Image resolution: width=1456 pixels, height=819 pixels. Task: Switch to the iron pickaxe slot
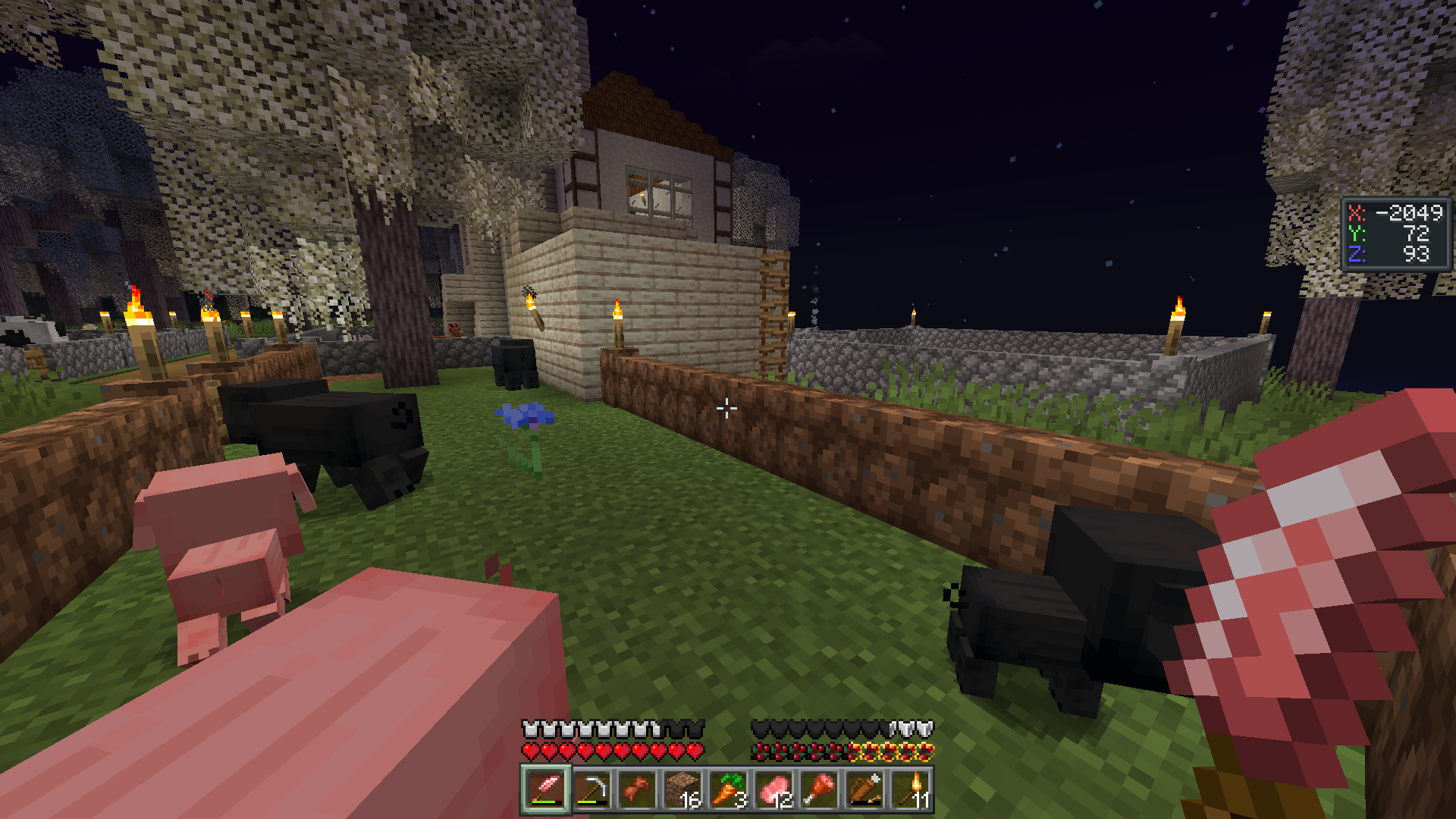(x=591, y=790)
